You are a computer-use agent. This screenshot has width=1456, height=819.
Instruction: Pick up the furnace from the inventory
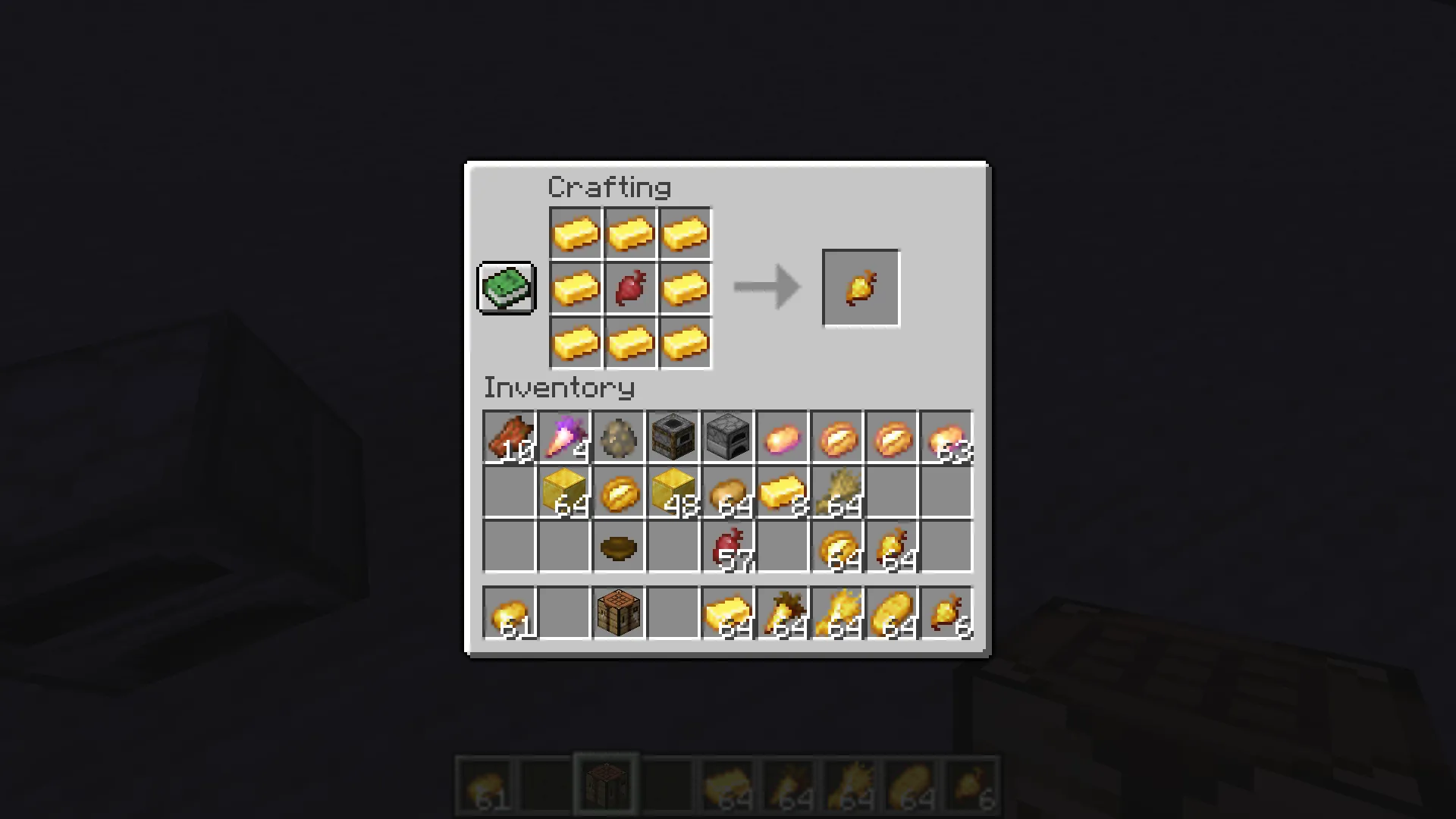(x=727, y=438)
